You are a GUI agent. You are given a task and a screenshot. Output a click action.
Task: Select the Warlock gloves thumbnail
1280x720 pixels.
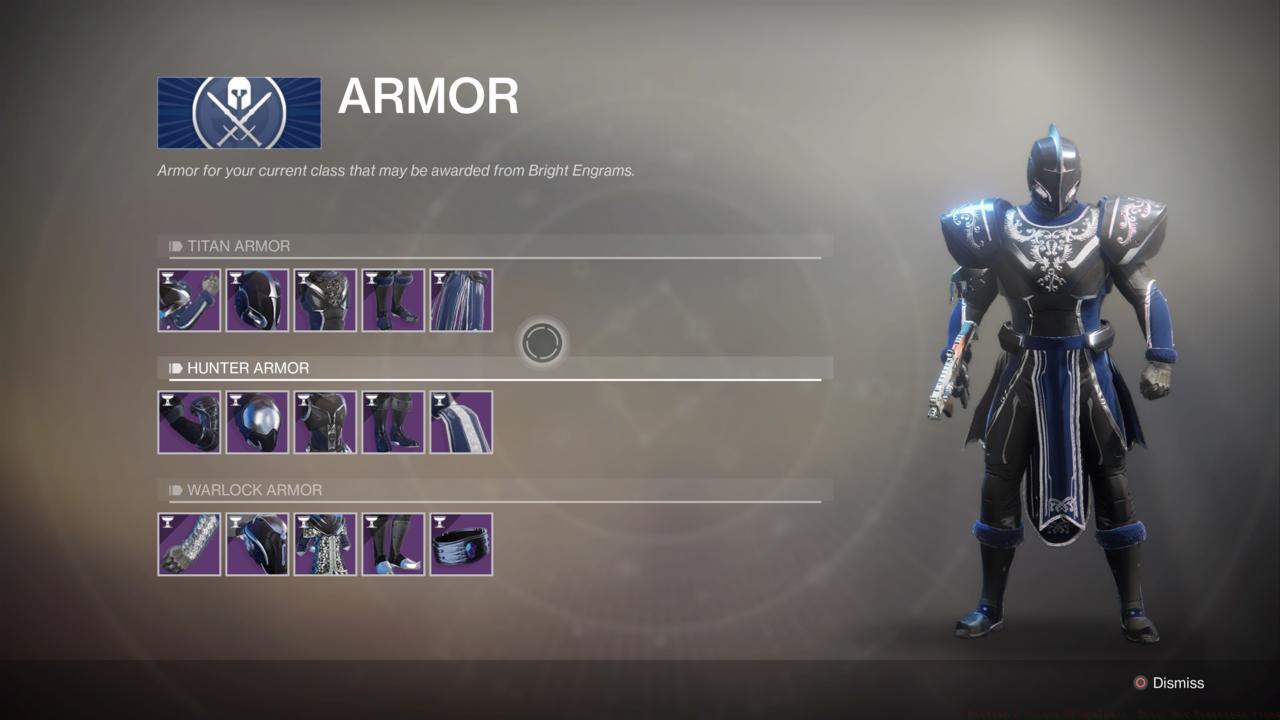coord(189,544)
